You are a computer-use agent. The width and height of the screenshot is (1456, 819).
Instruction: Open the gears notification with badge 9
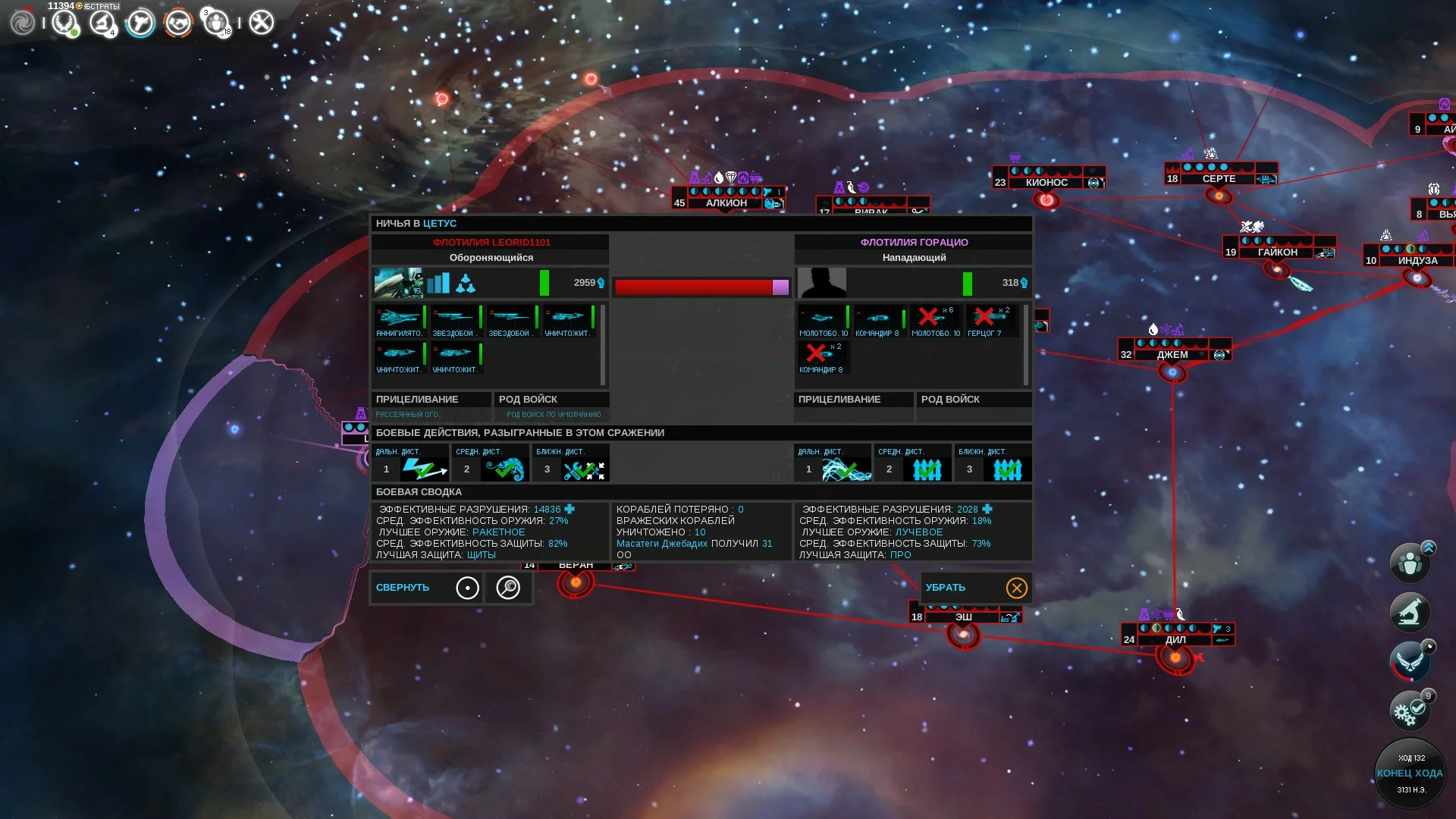pos(1410,711)
